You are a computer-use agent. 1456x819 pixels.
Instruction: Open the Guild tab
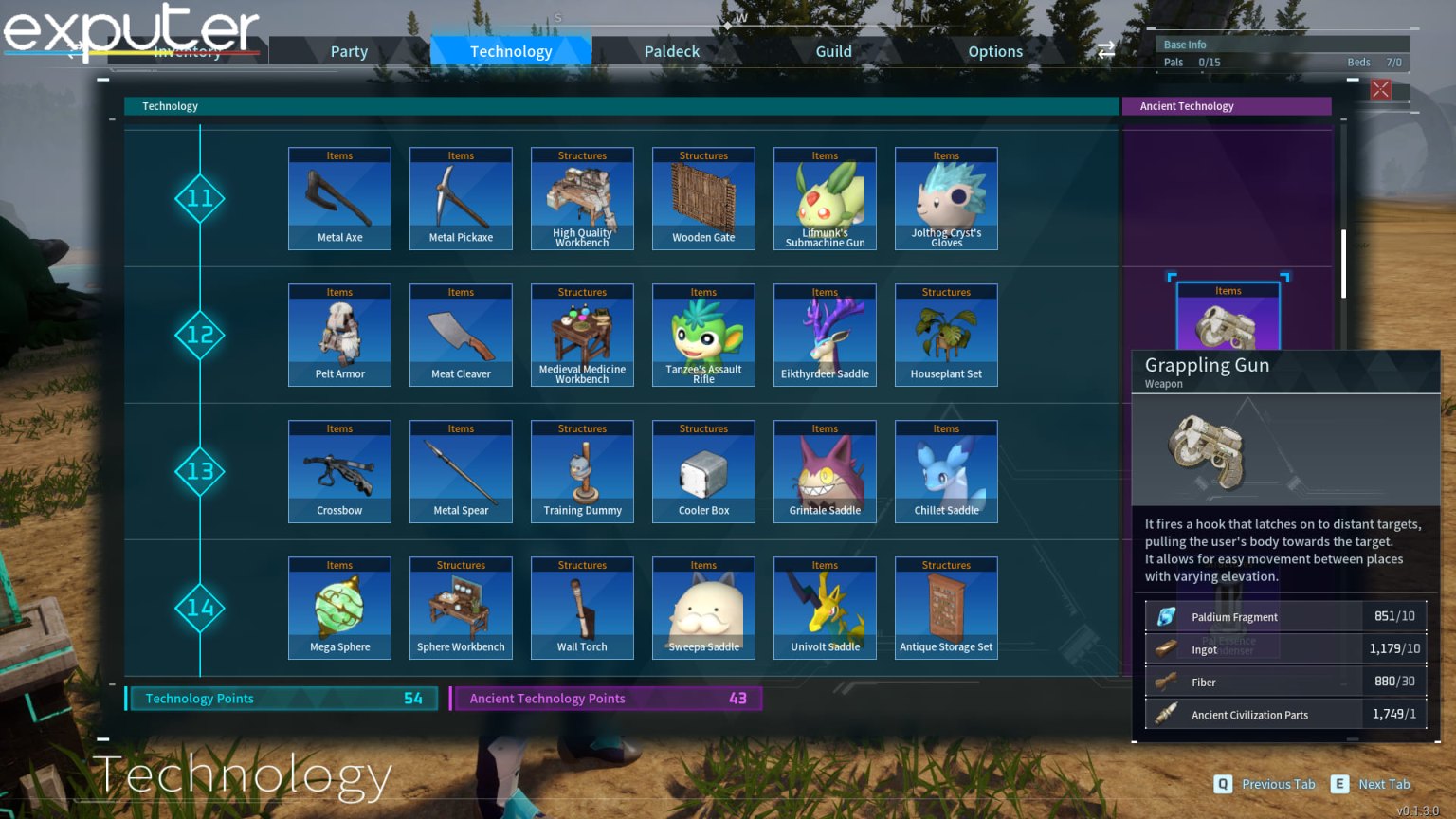click(x=833, y=51)
